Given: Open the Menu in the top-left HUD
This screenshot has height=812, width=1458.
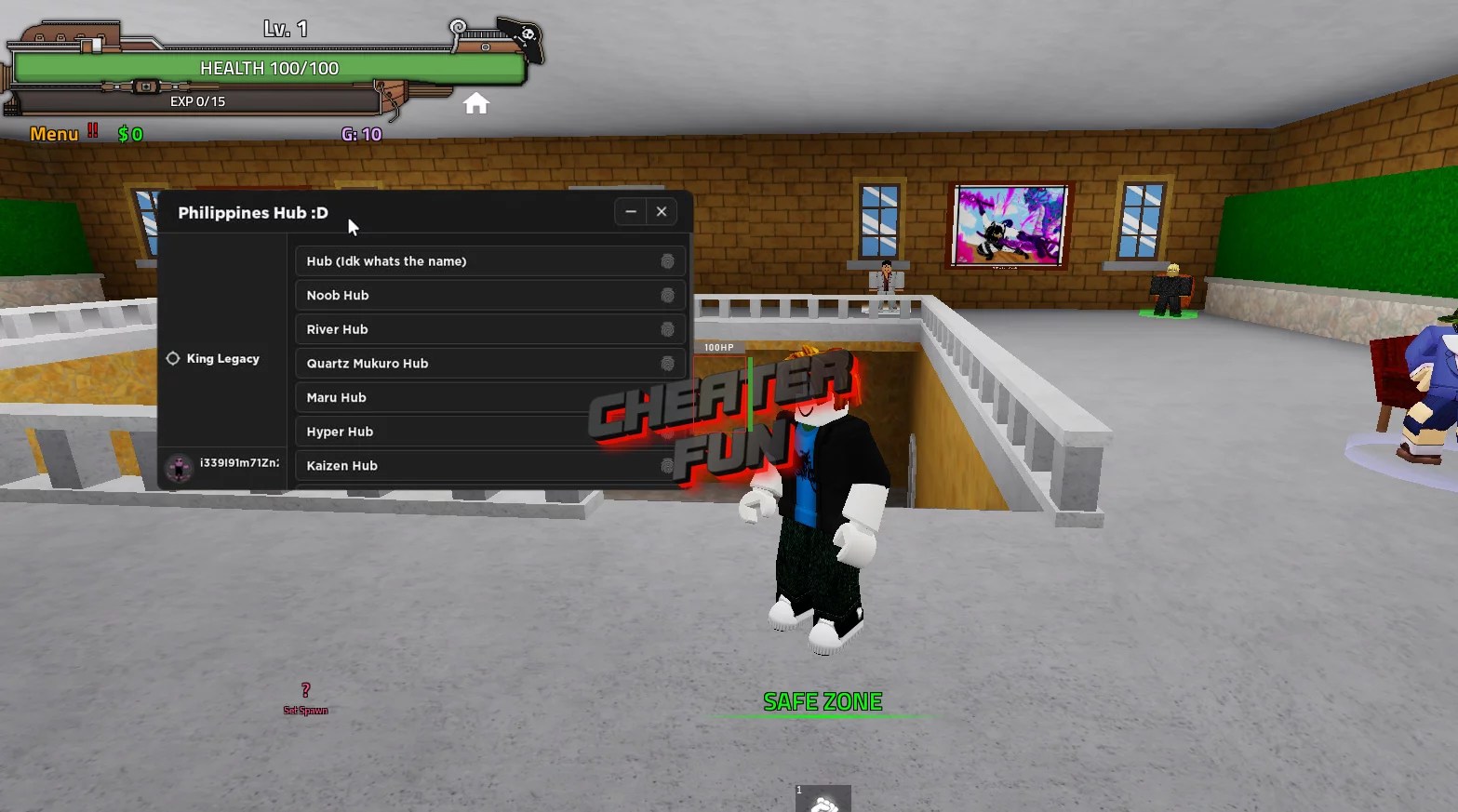Looking at the screenshot, I should [x=52, y=133].
